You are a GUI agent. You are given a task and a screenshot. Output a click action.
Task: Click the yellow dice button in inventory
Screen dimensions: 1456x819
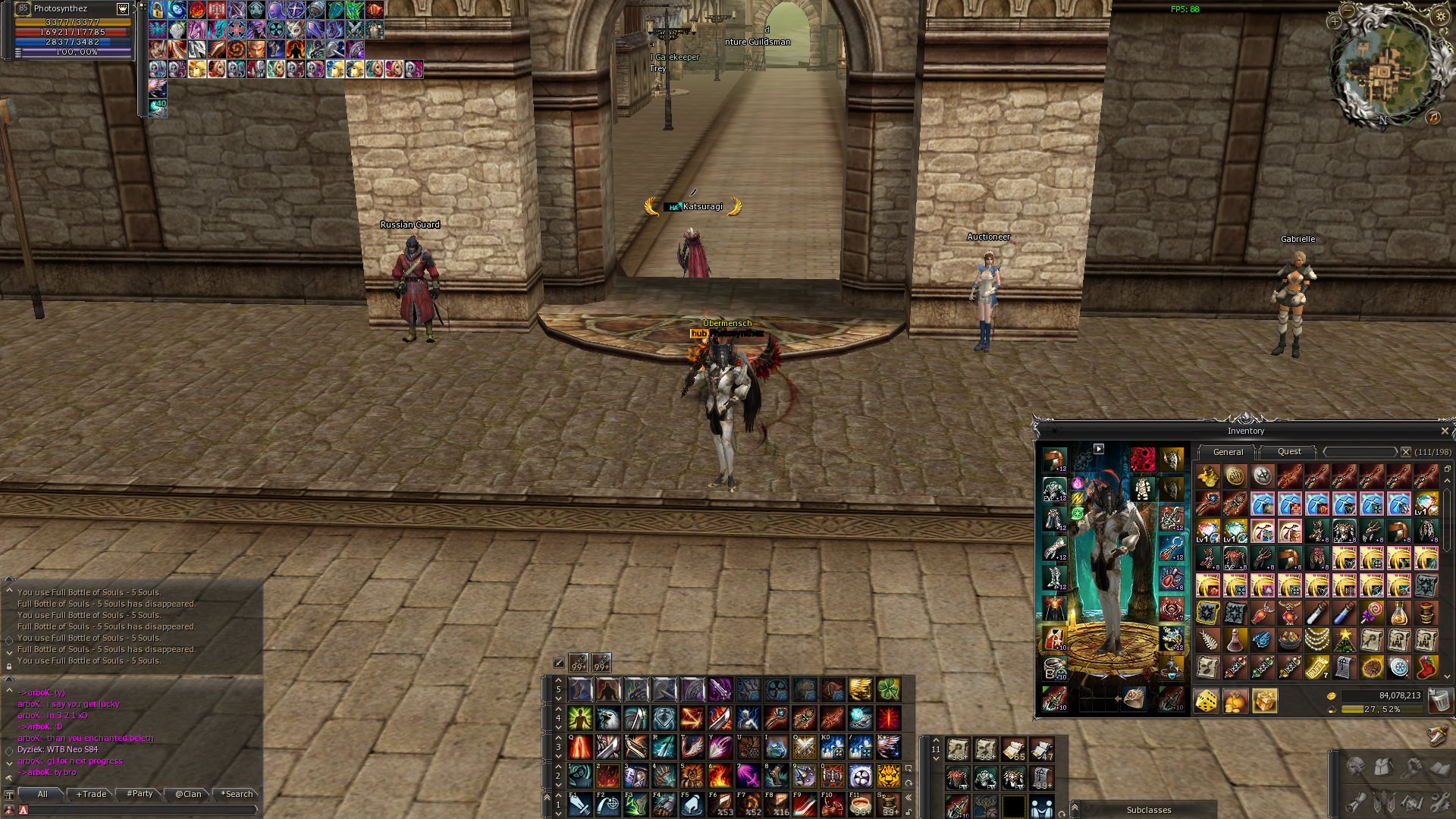[1207, 701]
